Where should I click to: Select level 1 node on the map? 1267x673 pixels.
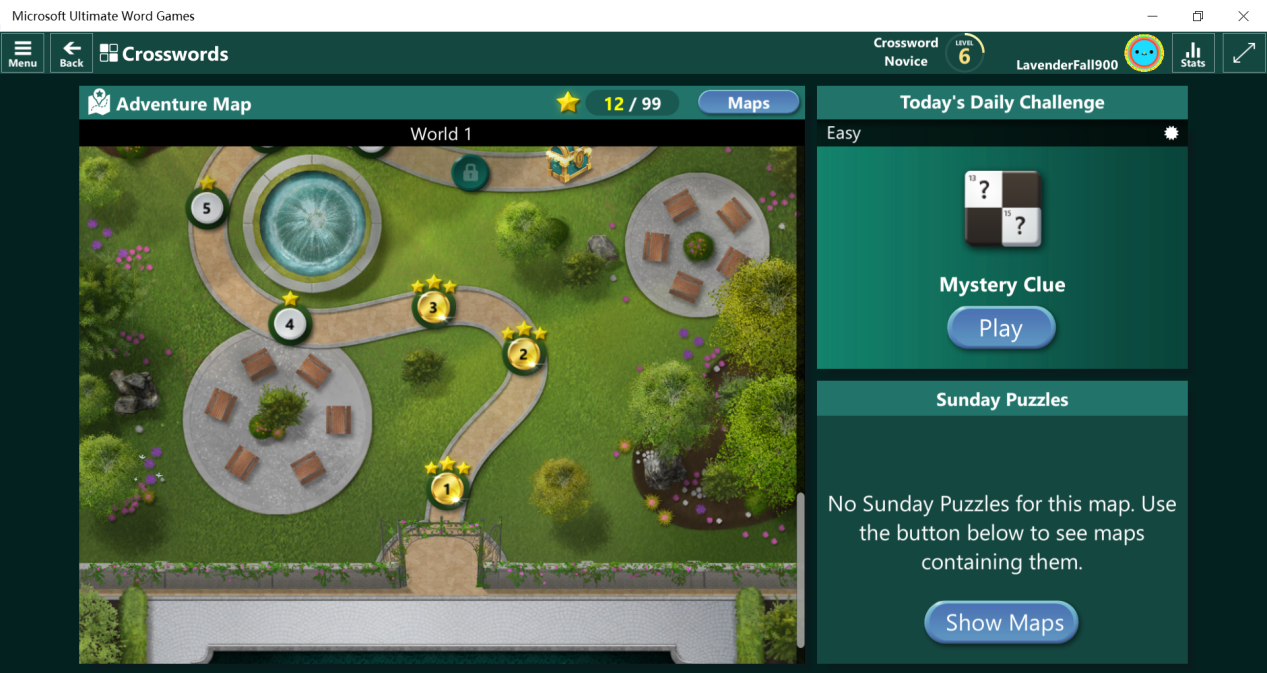(x=448, y=489)
